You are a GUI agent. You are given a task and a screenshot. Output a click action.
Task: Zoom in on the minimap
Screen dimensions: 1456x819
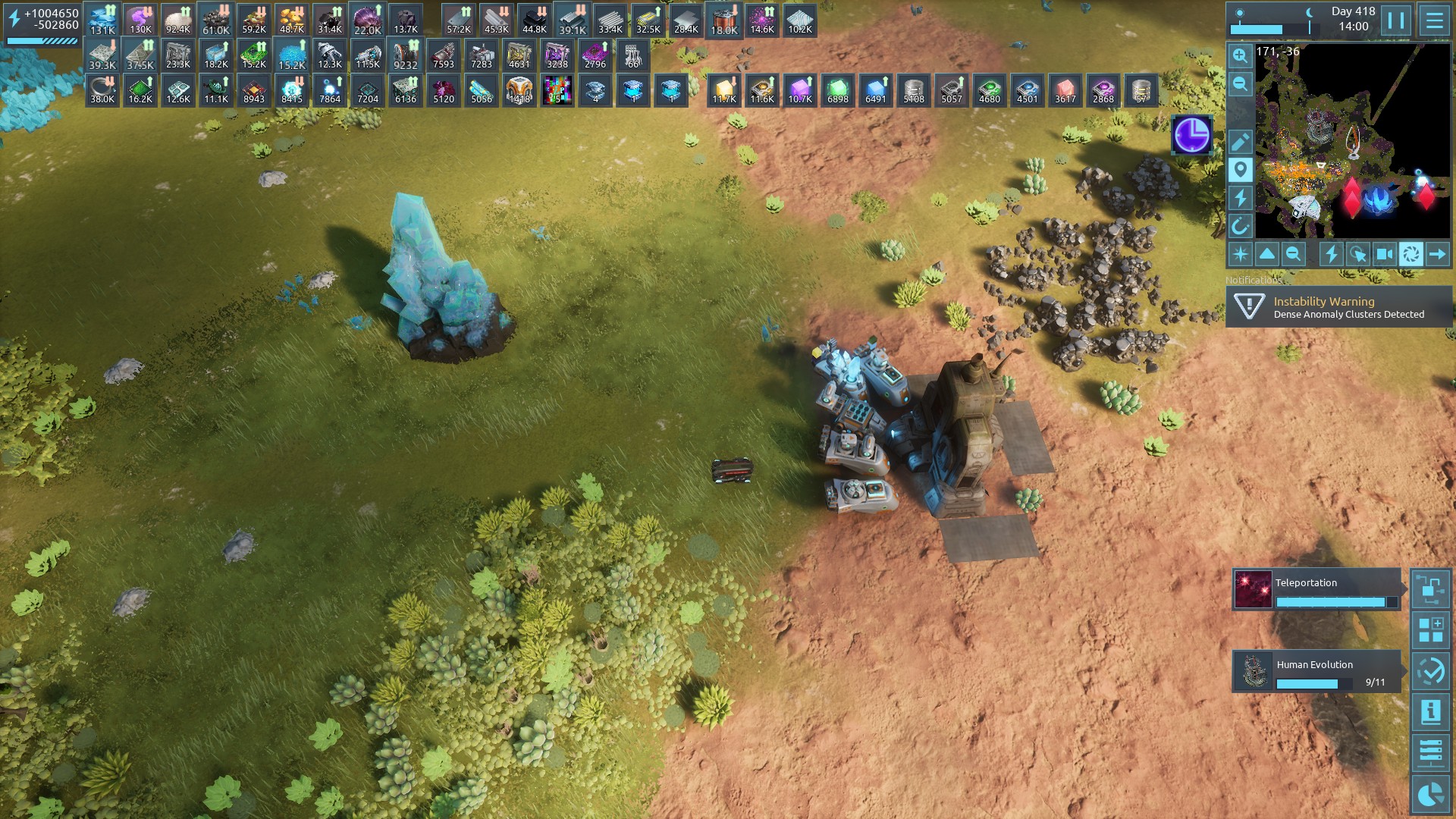point(1240,56)
